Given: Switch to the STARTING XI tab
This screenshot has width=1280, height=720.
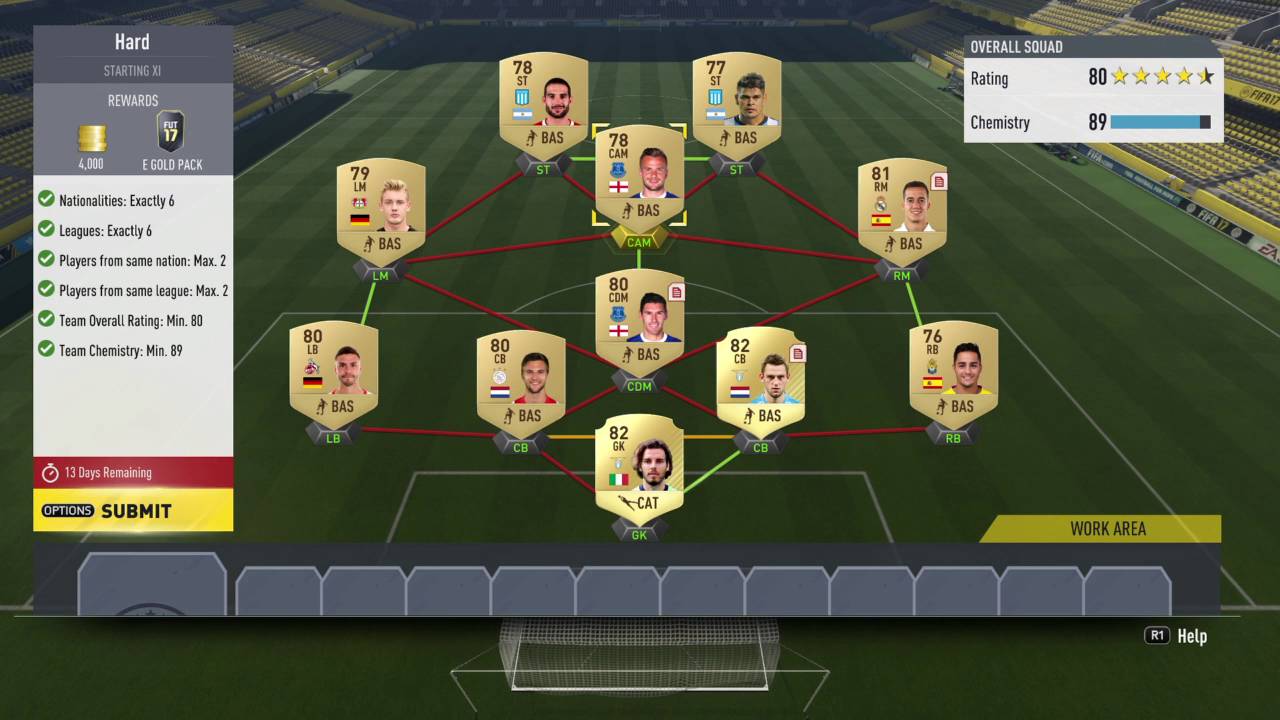Looking at the screenshot, I should click(x=133, y=70).
